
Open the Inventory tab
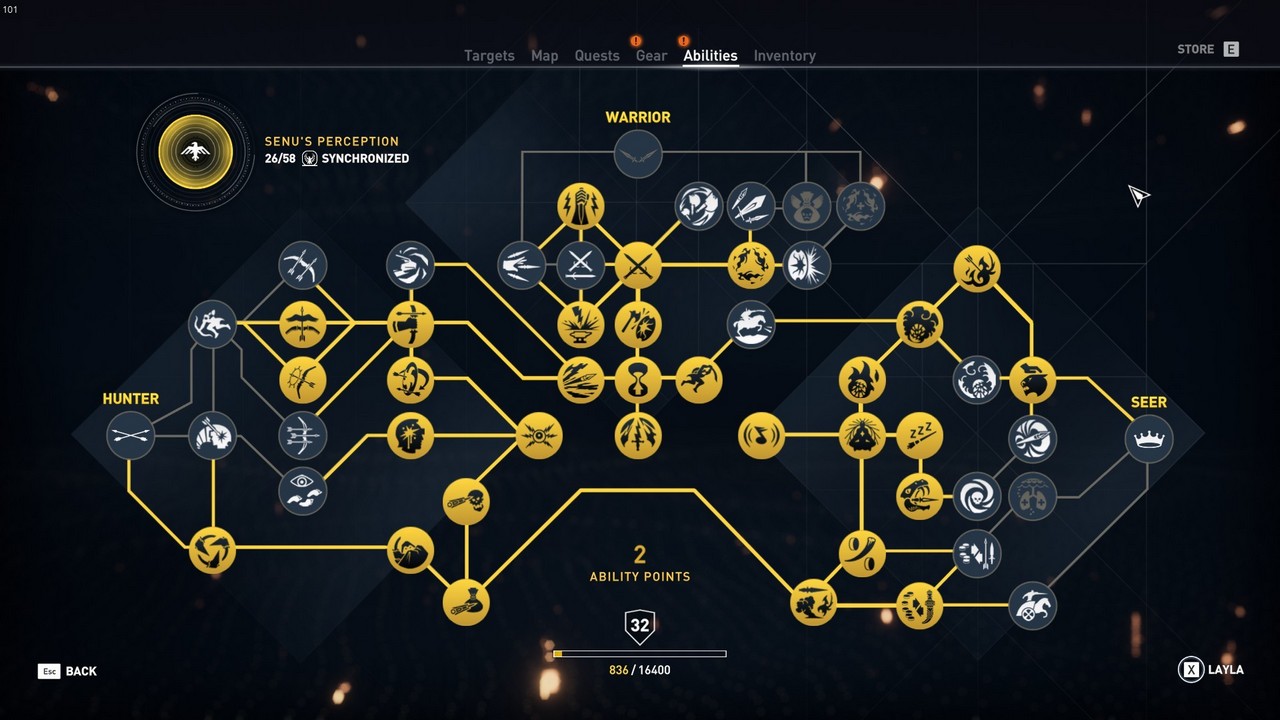pos(784,56)
